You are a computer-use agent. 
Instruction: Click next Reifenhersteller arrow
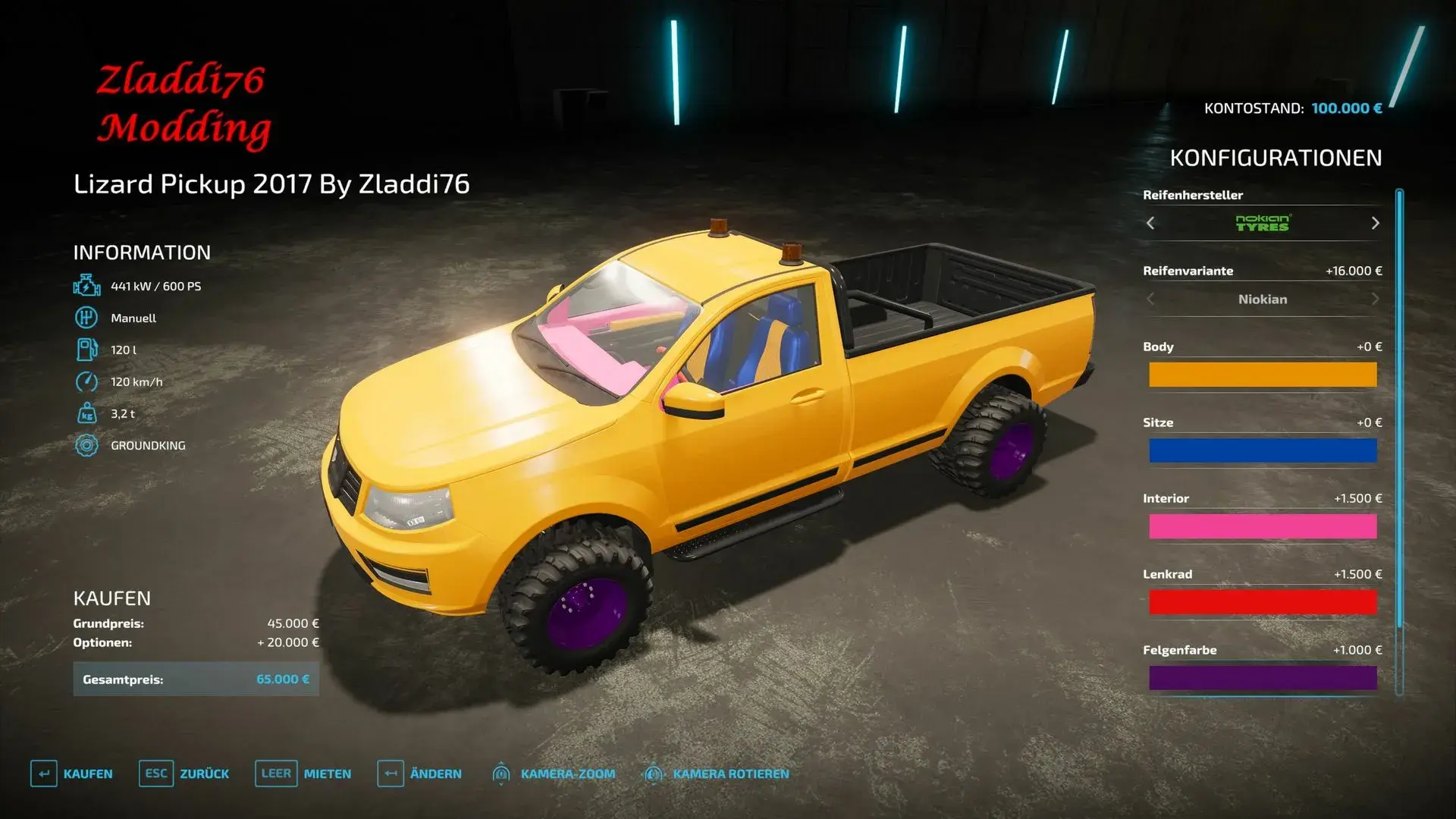(1376, 223)
